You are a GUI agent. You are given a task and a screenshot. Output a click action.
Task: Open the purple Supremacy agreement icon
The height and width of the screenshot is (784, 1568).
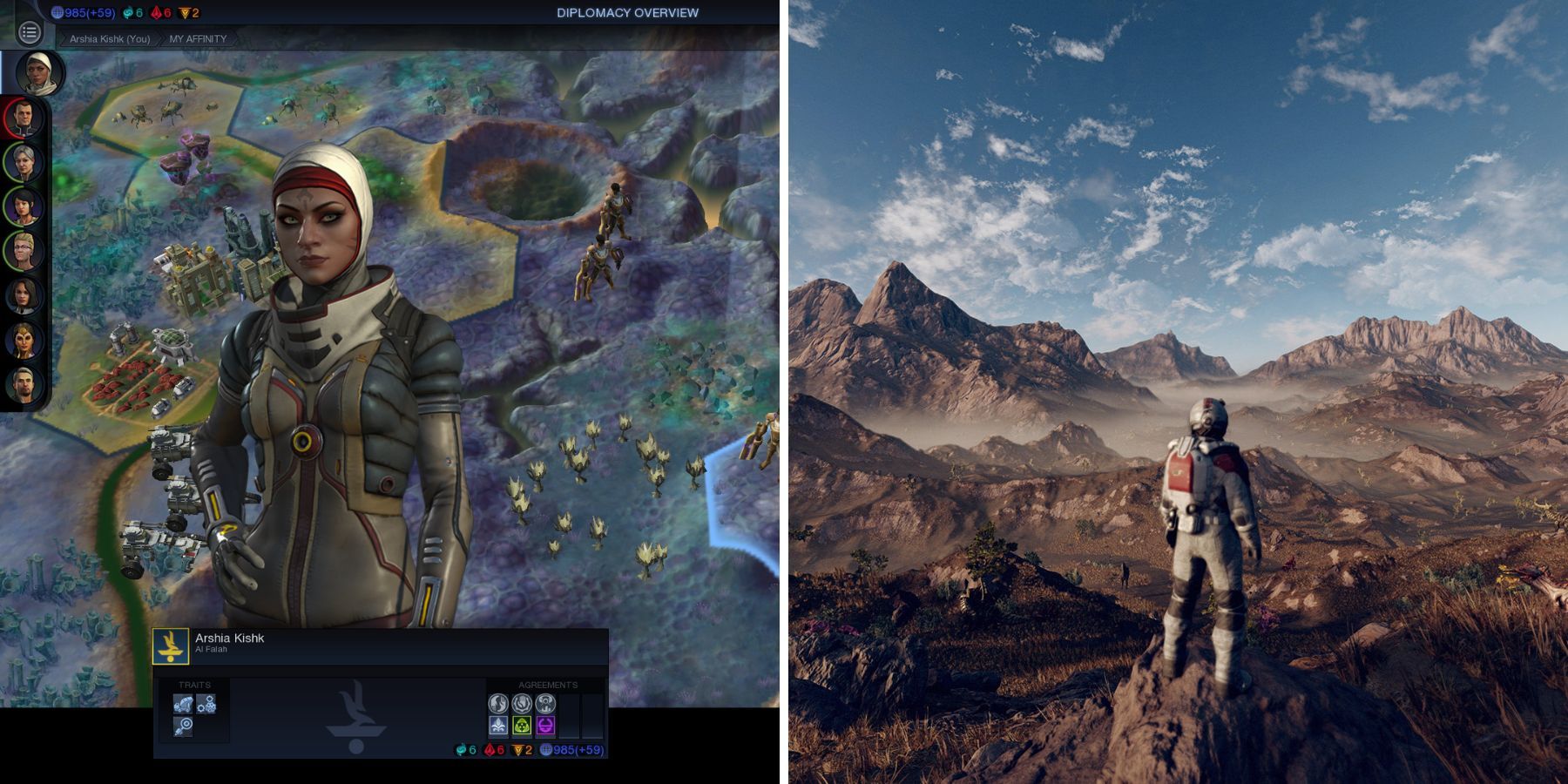tap(548, 726)
